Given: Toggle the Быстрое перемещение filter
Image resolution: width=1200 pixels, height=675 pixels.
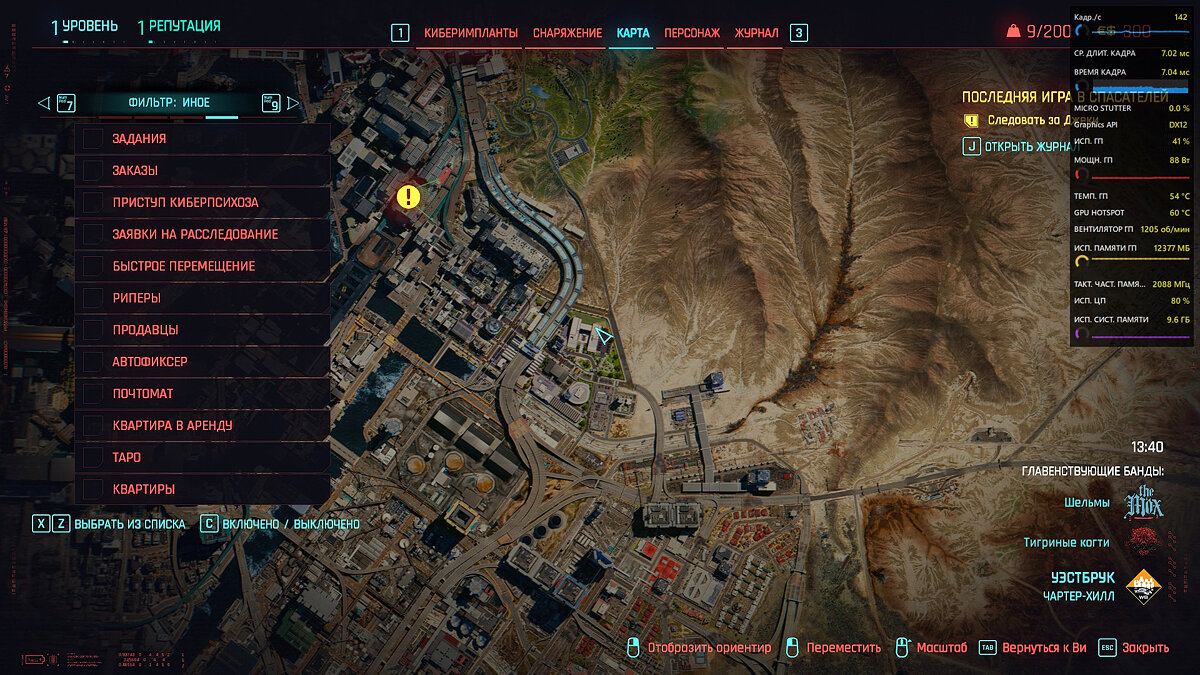Looking at the screenshot, I should pyautogui.click(x=94, y=266).
